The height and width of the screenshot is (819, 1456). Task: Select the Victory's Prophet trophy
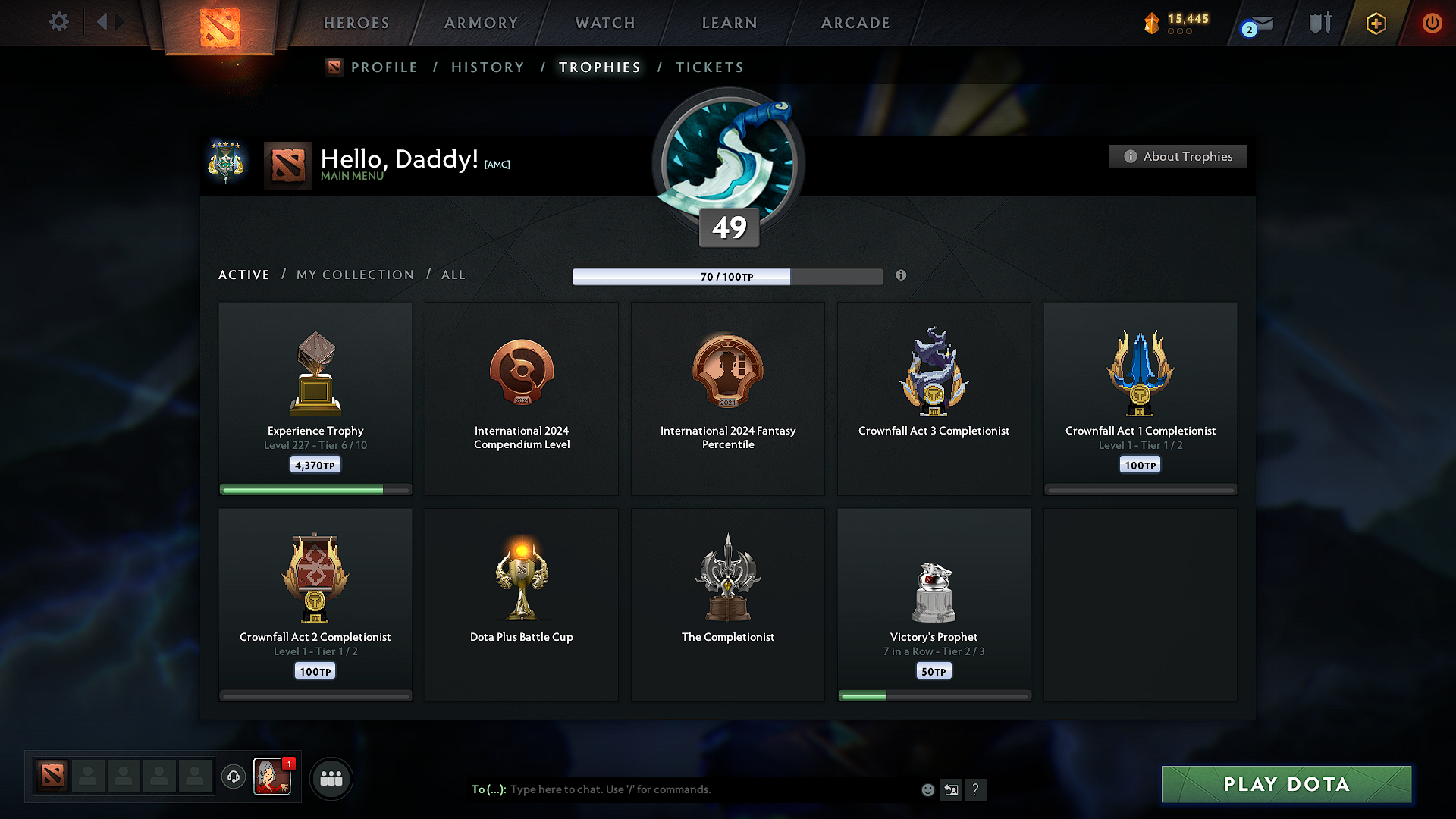click(x=934, y=603)
